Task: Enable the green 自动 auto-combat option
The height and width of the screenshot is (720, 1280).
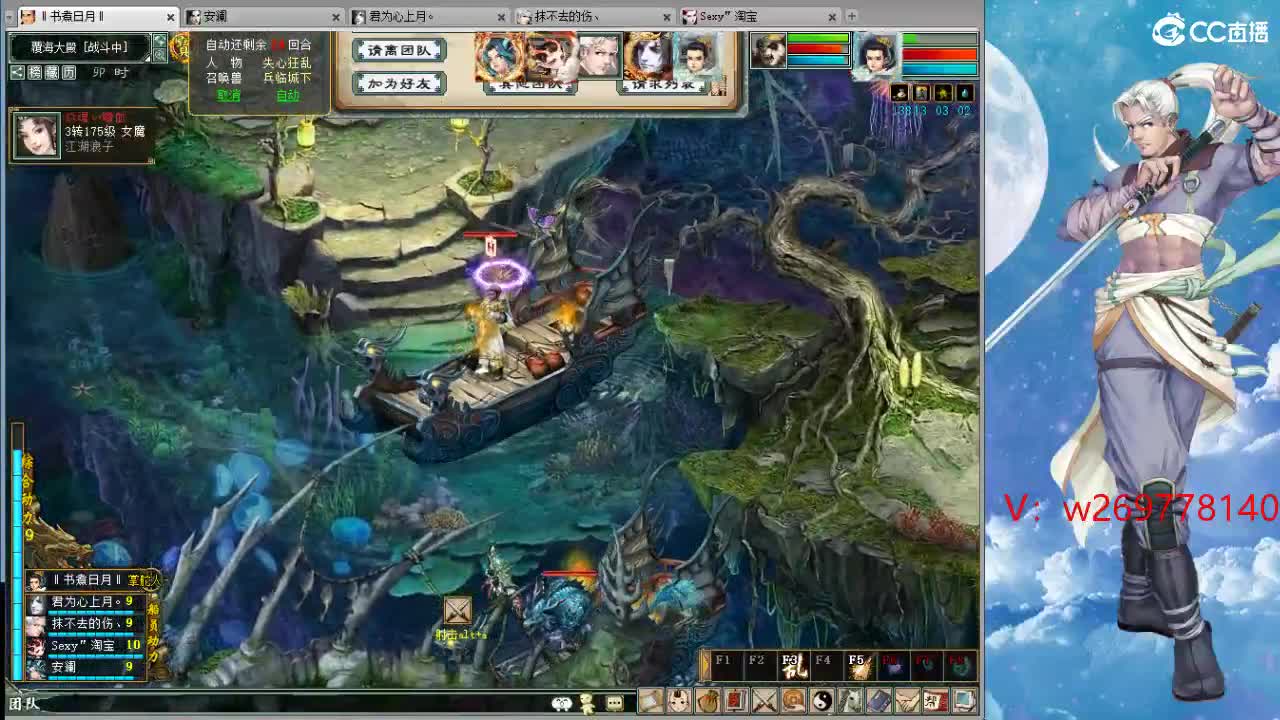Action: (x=287, y=97)
